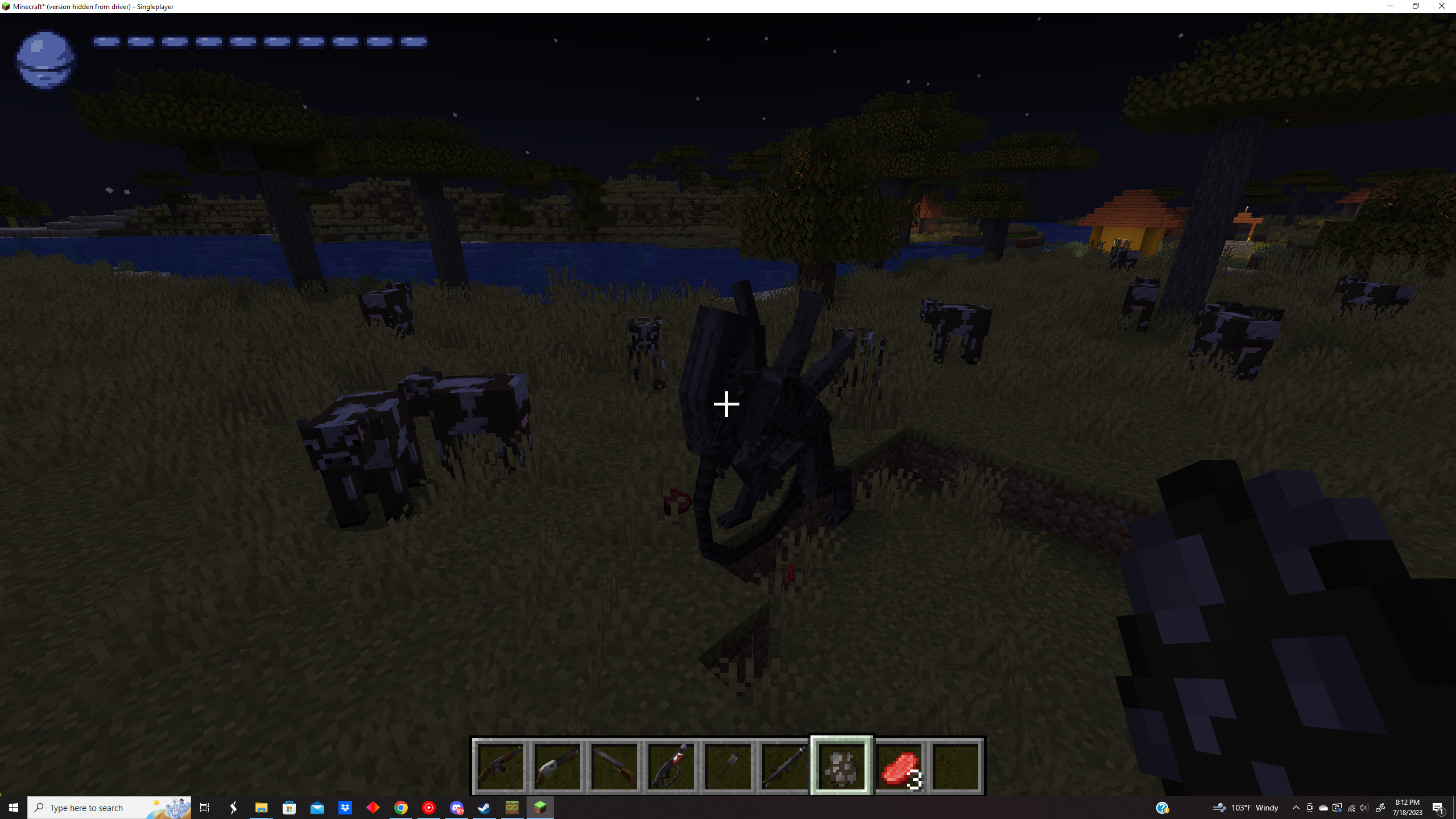Open the volume control slider
Image resolution: width=1456 pixels, height=819 pixels.
(x=1364, y=807)
